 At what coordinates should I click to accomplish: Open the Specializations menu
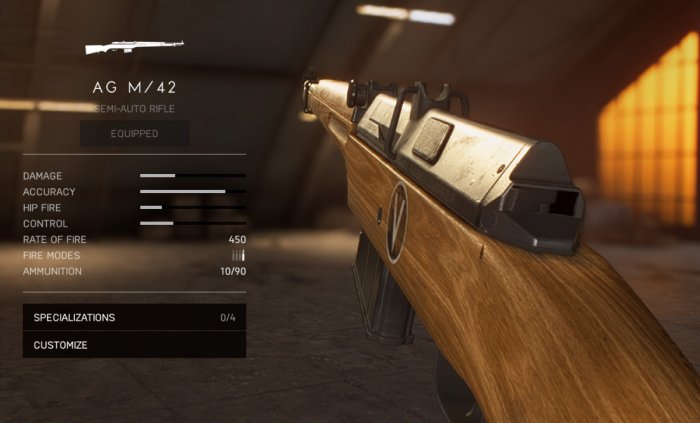(134, 318)
